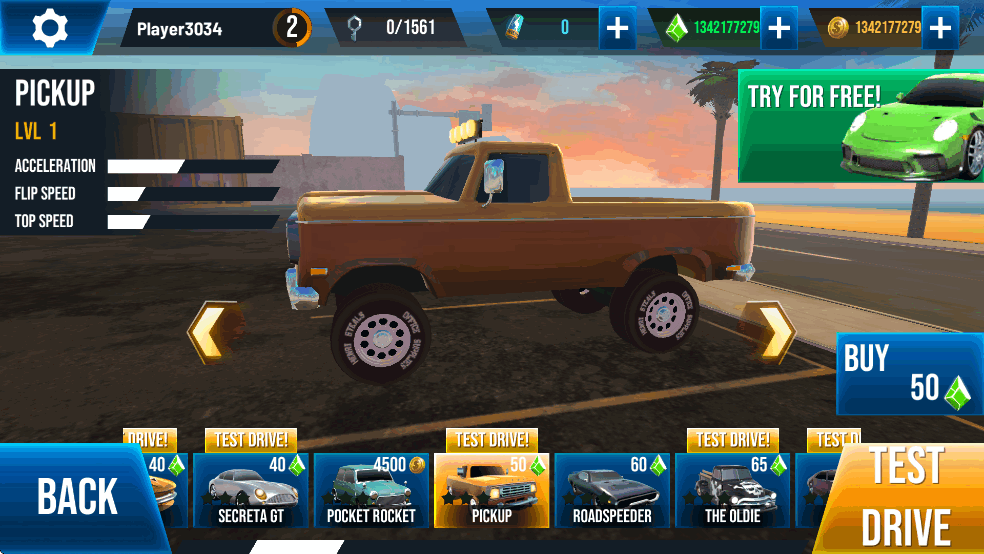Select the Pickup car tile
This screenshot has width=984, height=554.
[x=491, y=491]
